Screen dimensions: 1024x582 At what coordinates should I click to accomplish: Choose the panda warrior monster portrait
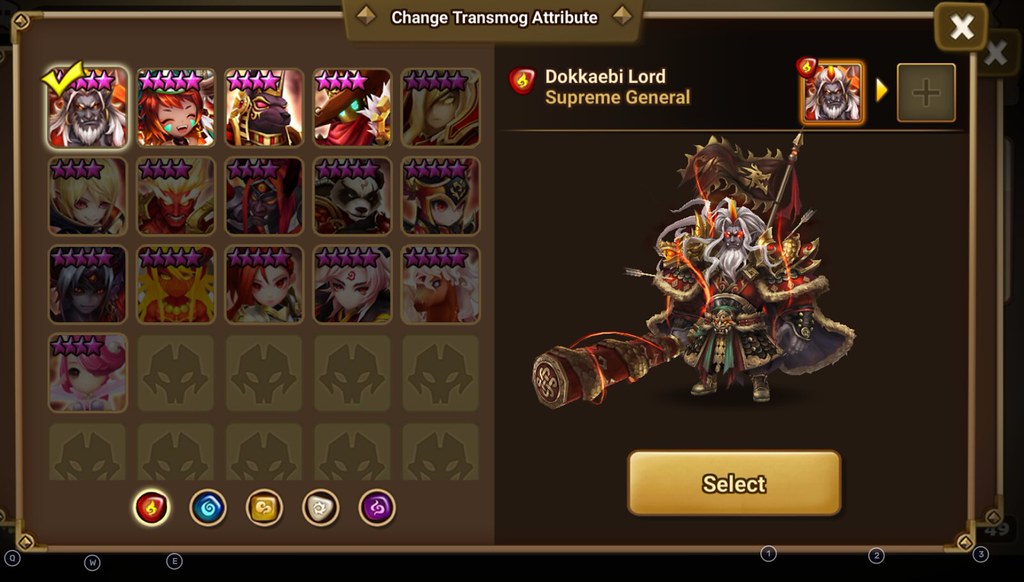352,196
